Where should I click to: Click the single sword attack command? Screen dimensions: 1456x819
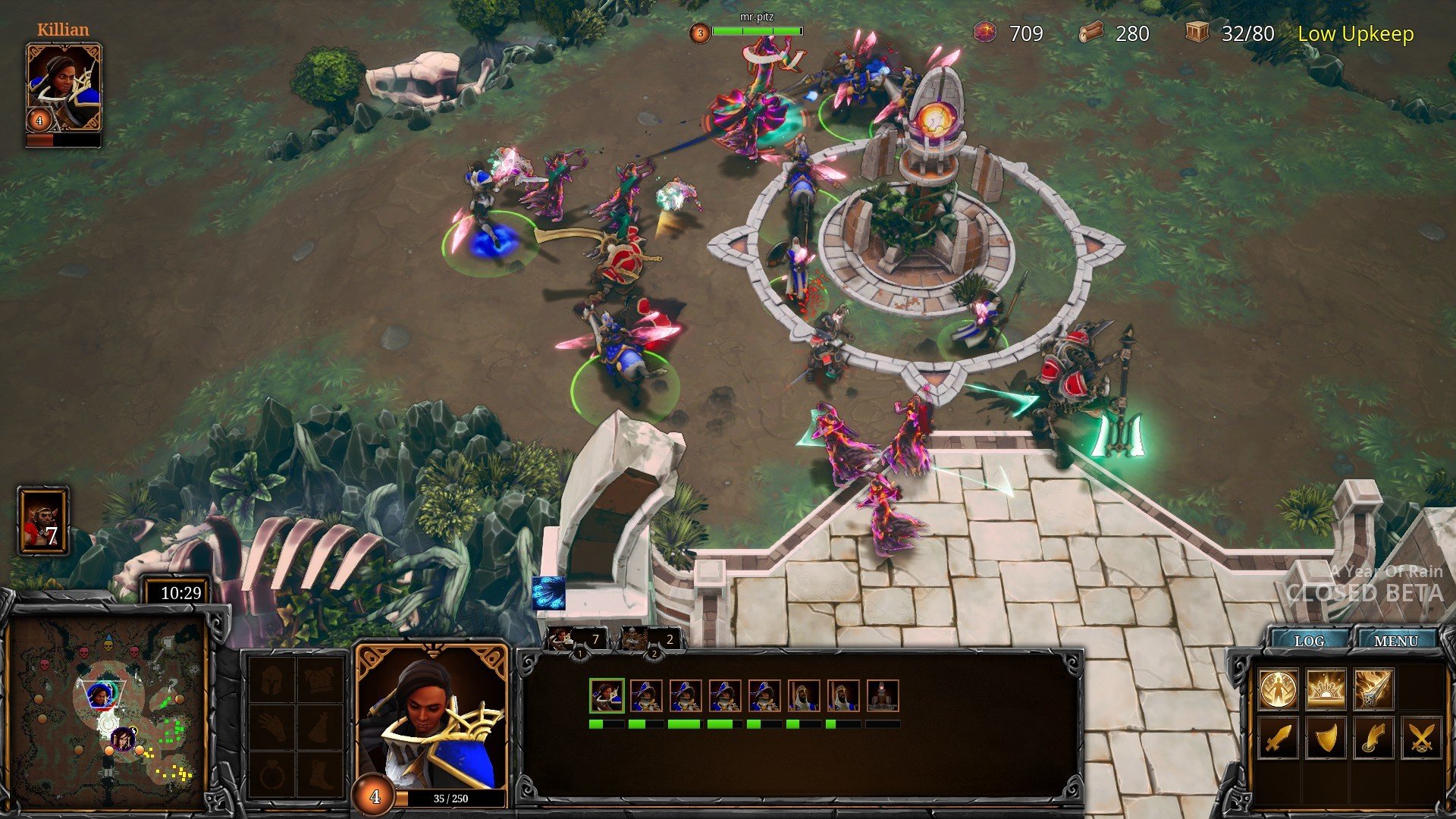[x=1279, y=737]
